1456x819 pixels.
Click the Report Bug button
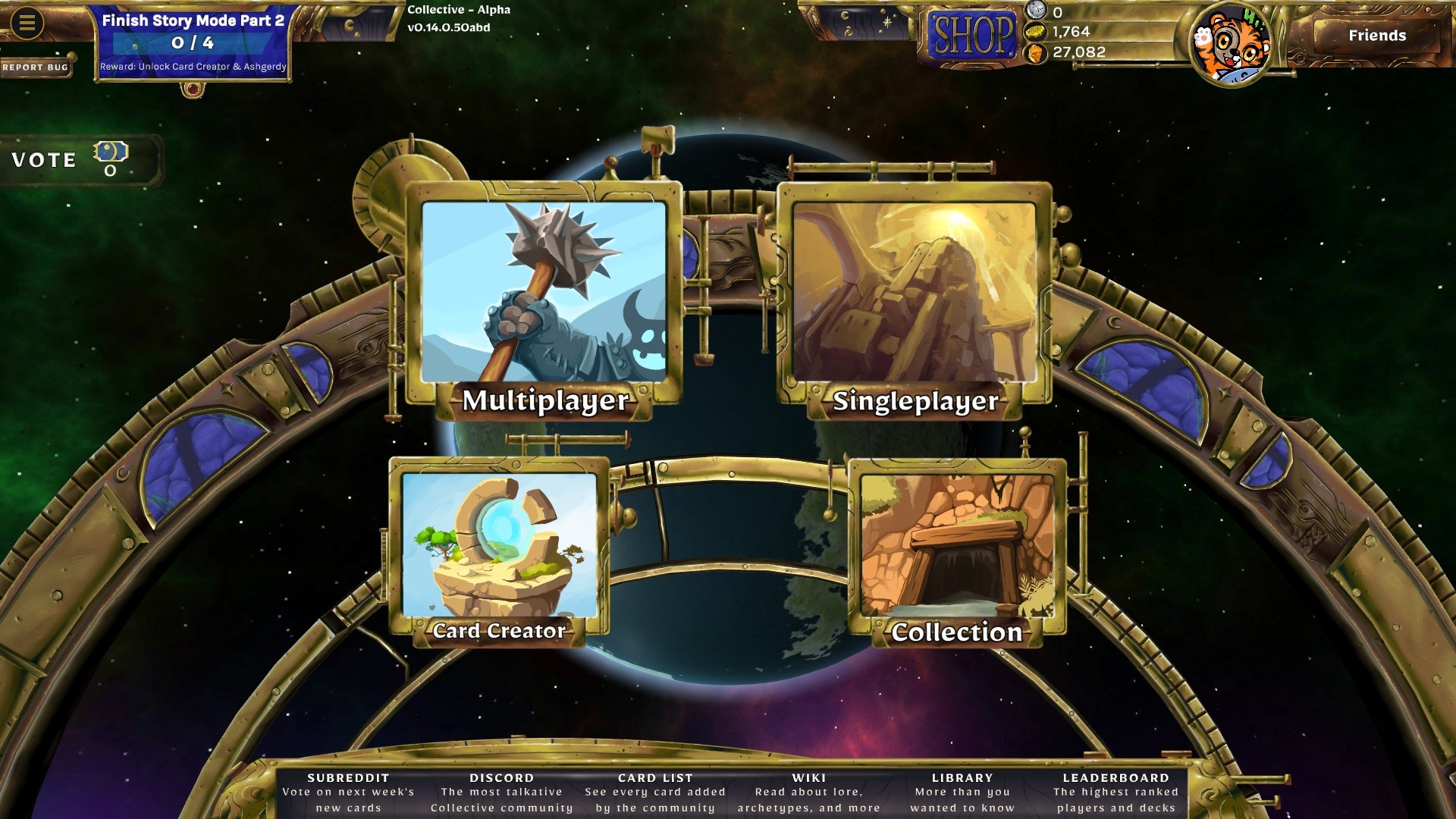33,67
